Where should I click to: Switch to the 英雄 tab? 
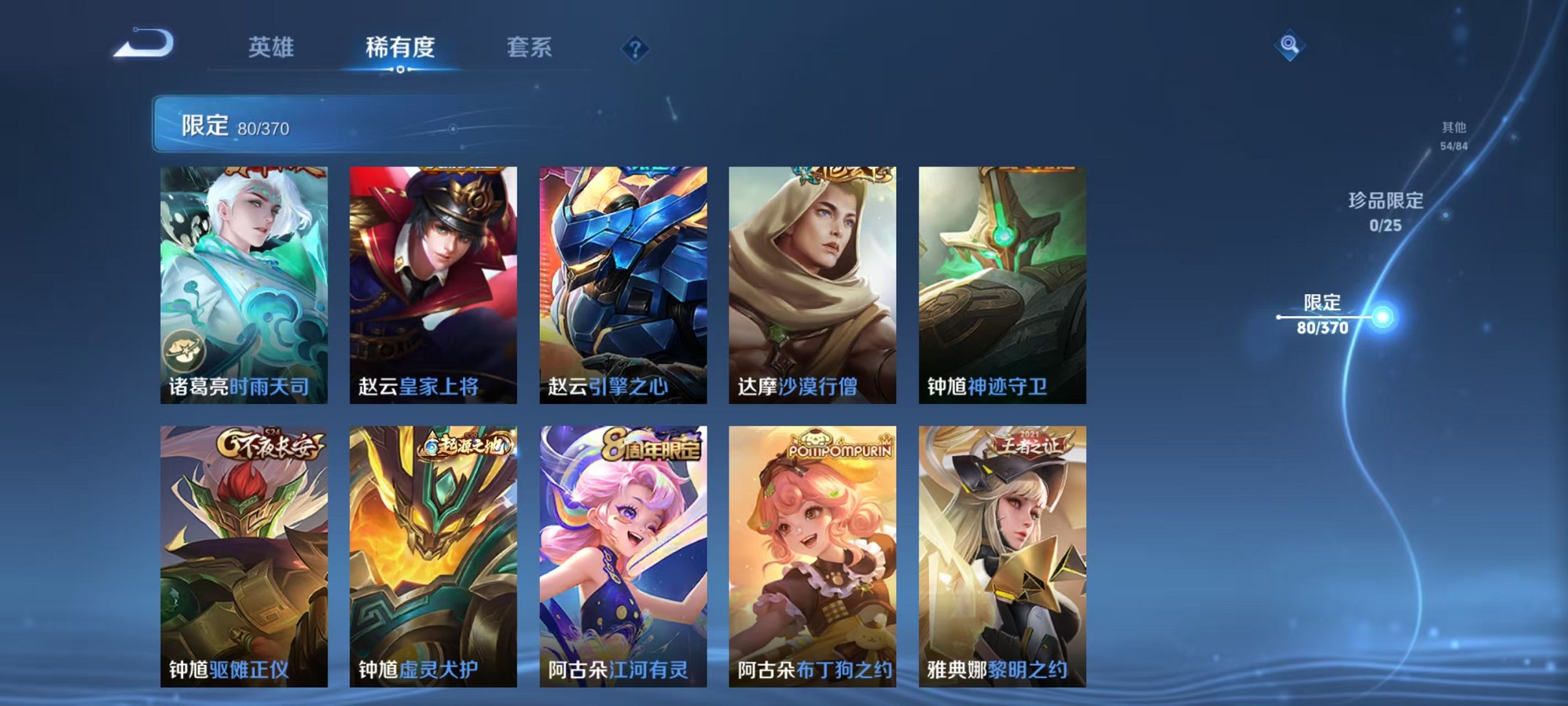(x=272, y=47)
